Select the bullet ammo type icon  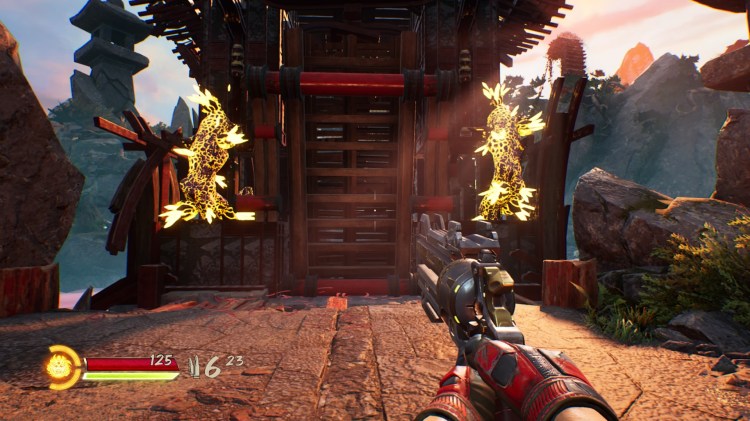[x=194, y=366]
